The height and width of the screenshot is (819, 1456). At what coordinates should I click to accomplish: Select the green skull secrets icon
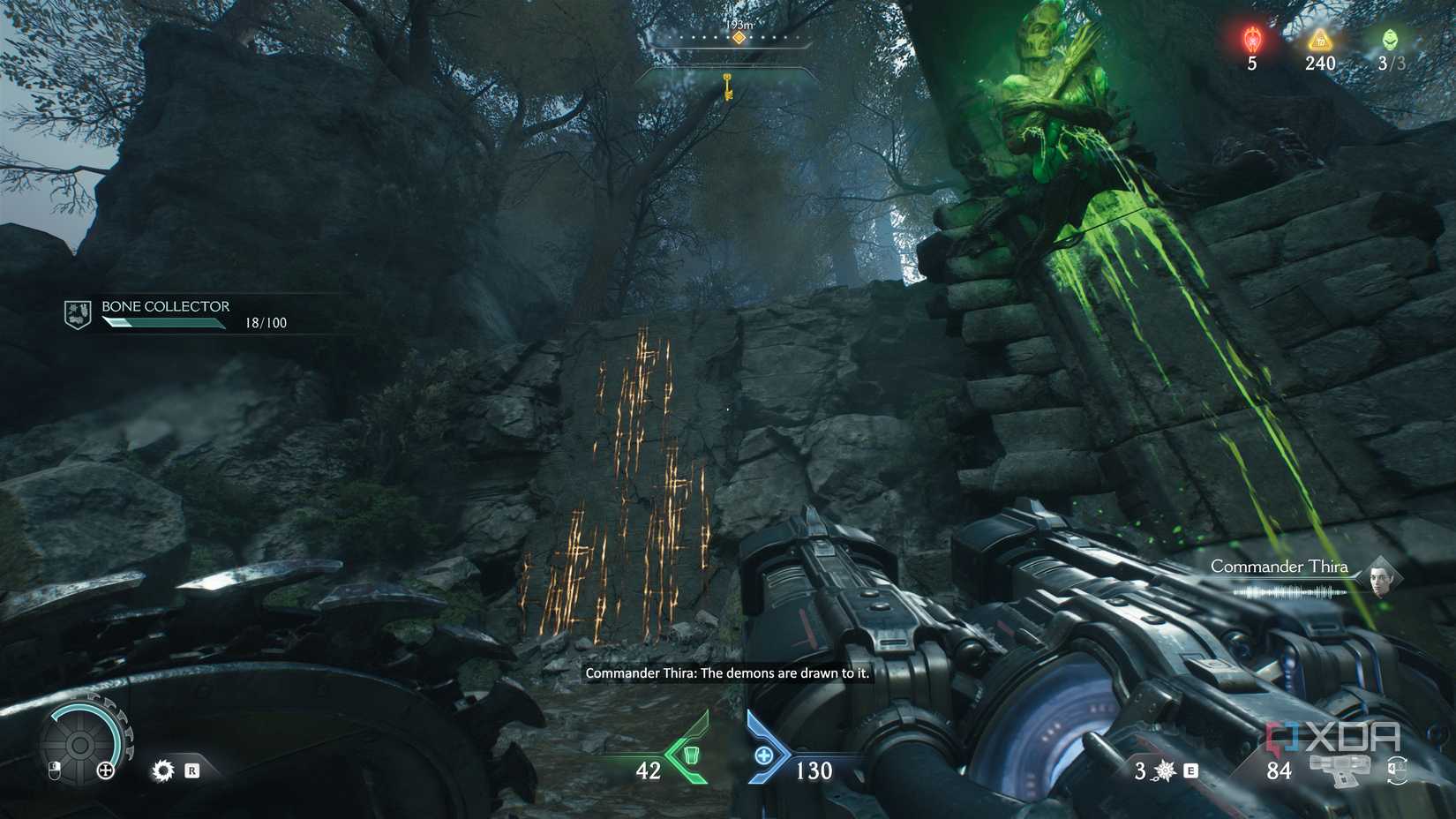[x=1390, y=40]
